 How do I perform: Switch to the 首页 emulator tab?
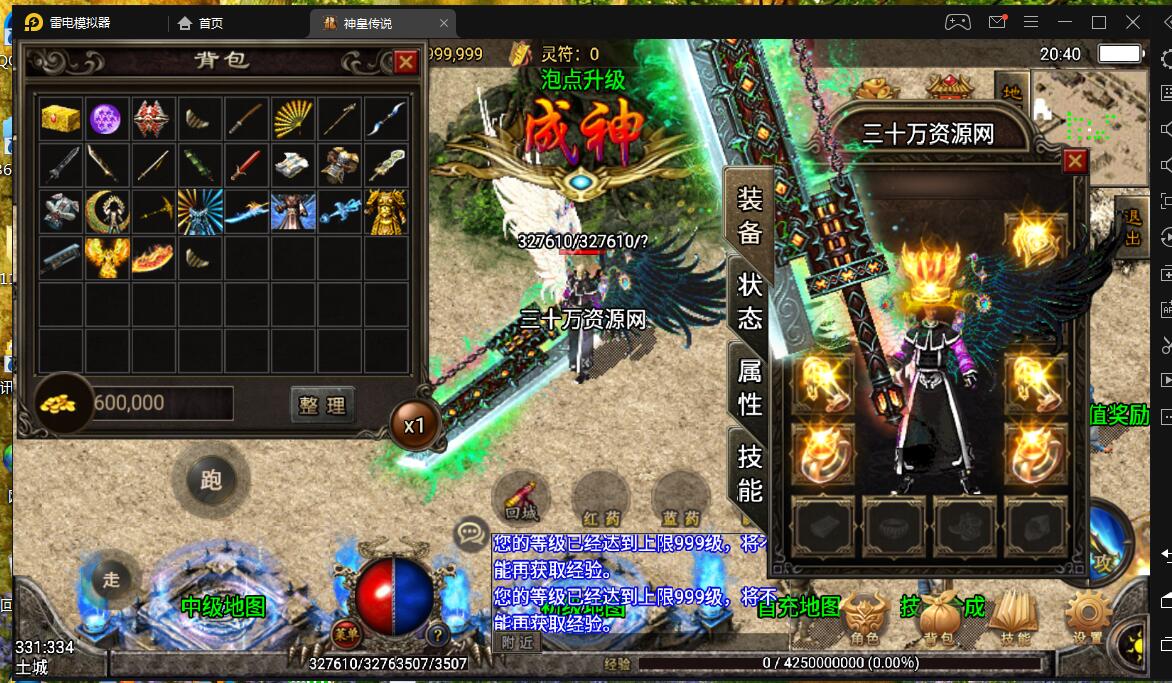pyautogui.click(x=201, y=23)
